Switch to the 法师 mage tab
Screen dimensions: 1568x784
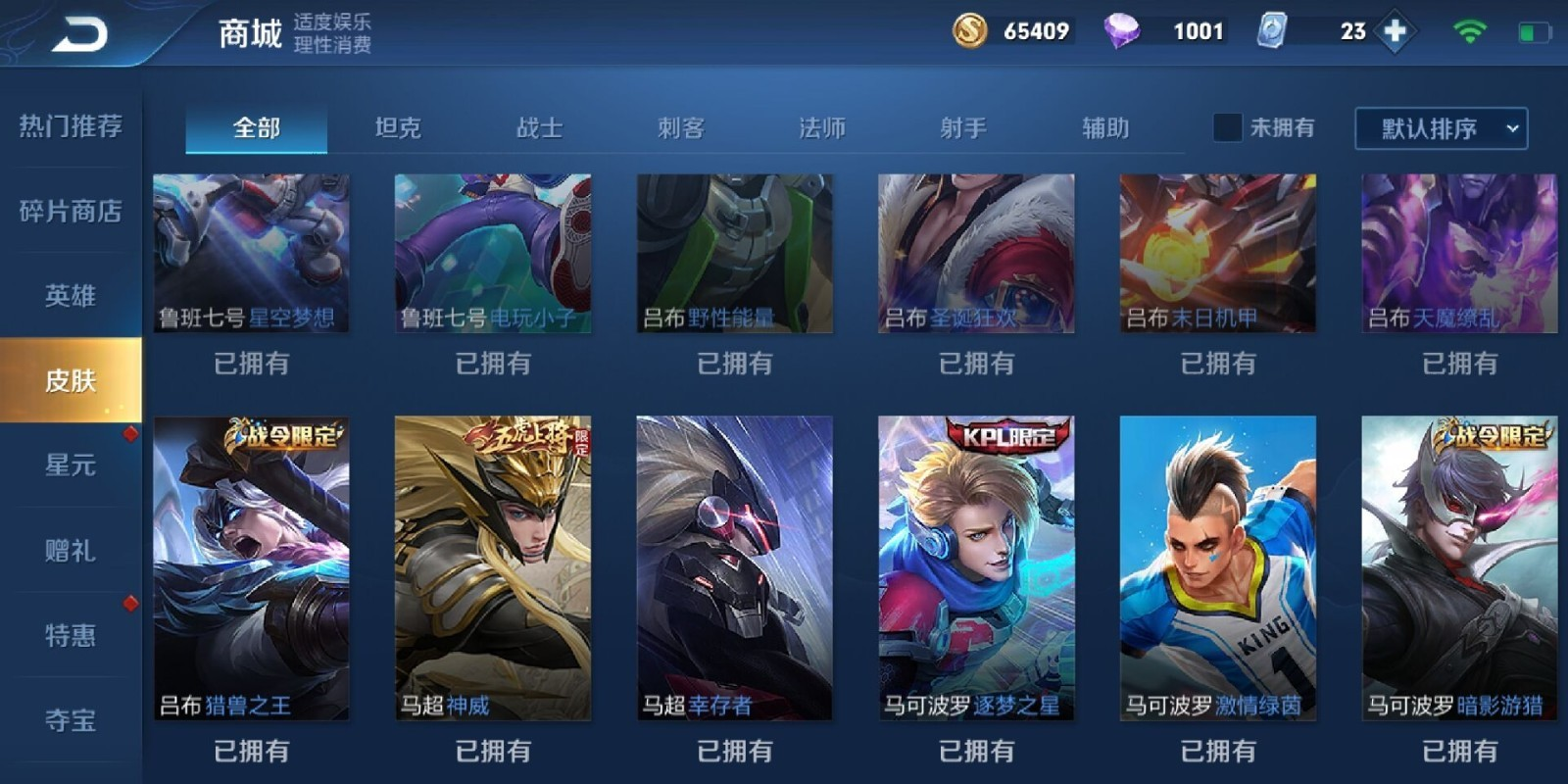(x=821, y=127)
